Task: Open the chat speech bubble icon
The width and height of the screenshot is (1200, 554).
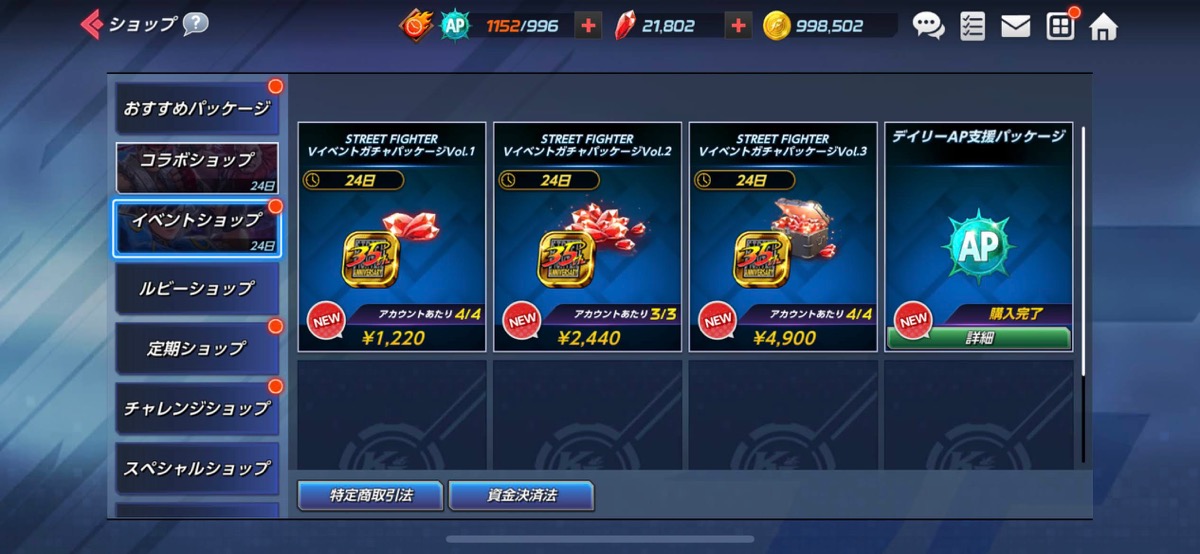Action: point(928,26)
